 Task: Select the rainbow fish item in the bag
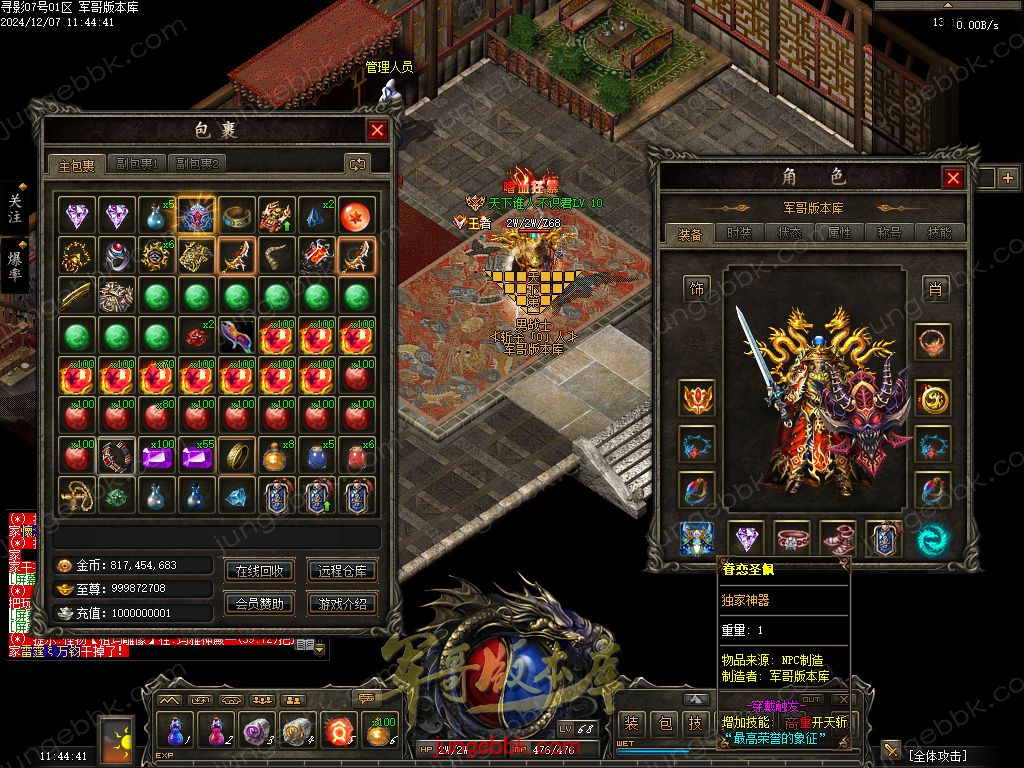coord(237,335)
